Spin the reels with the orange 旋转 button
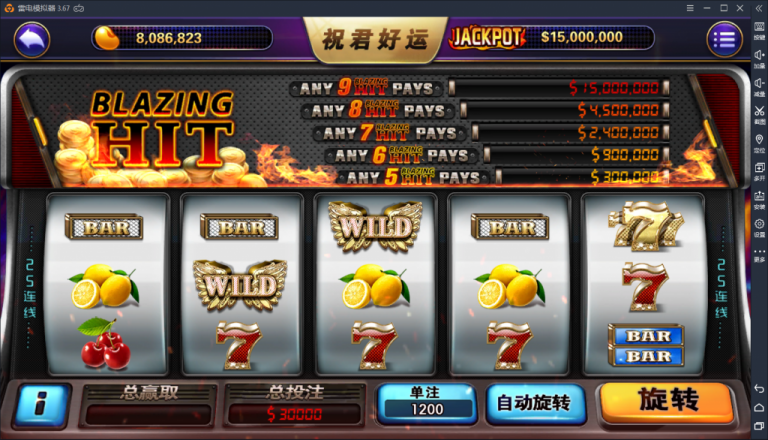The image size is (768, 440). pos(667,402)
